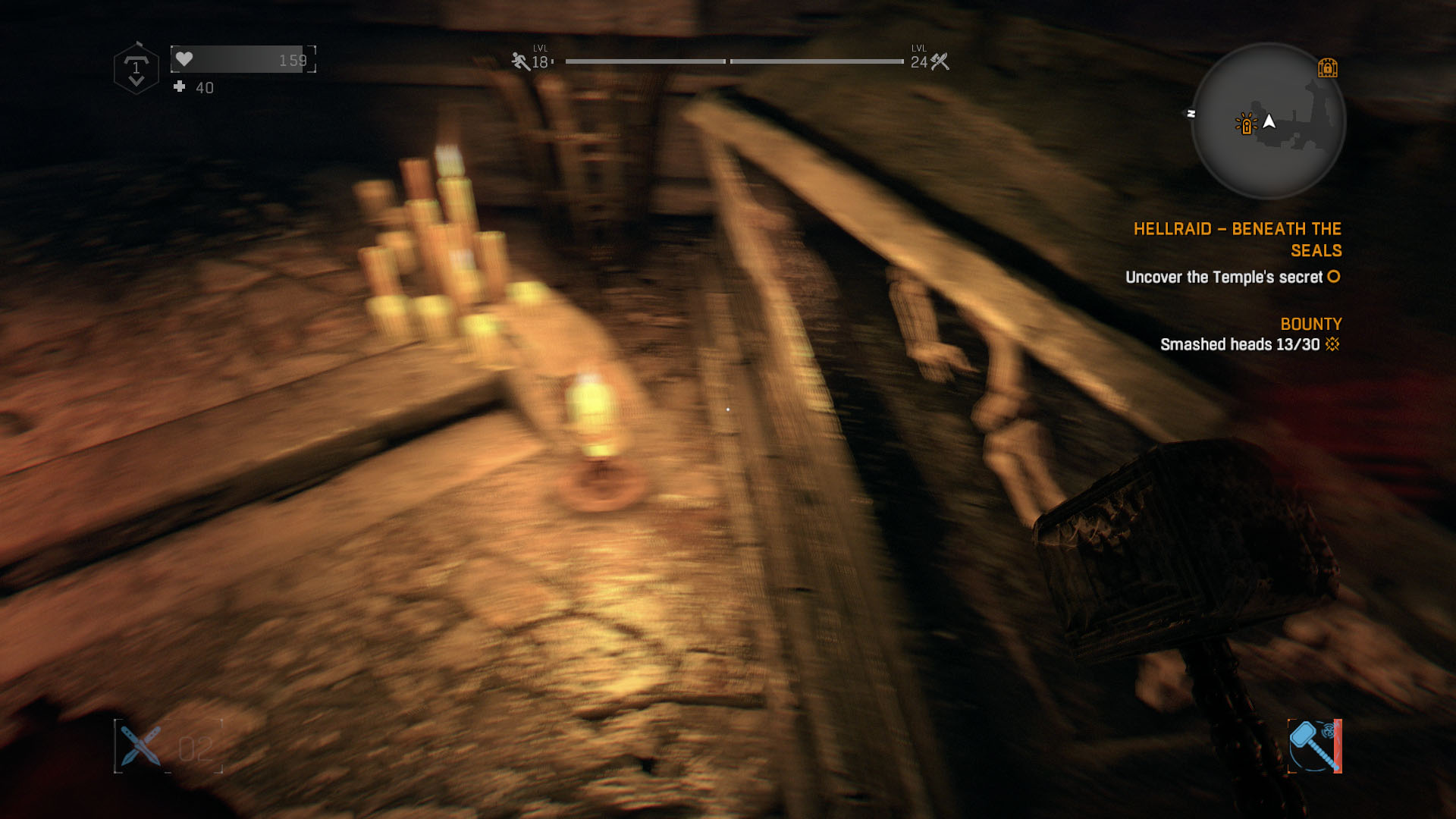The height and width of the screenshot is (819, 1456).
Task: Click the circular minimap
Action: coord(1268,121)
